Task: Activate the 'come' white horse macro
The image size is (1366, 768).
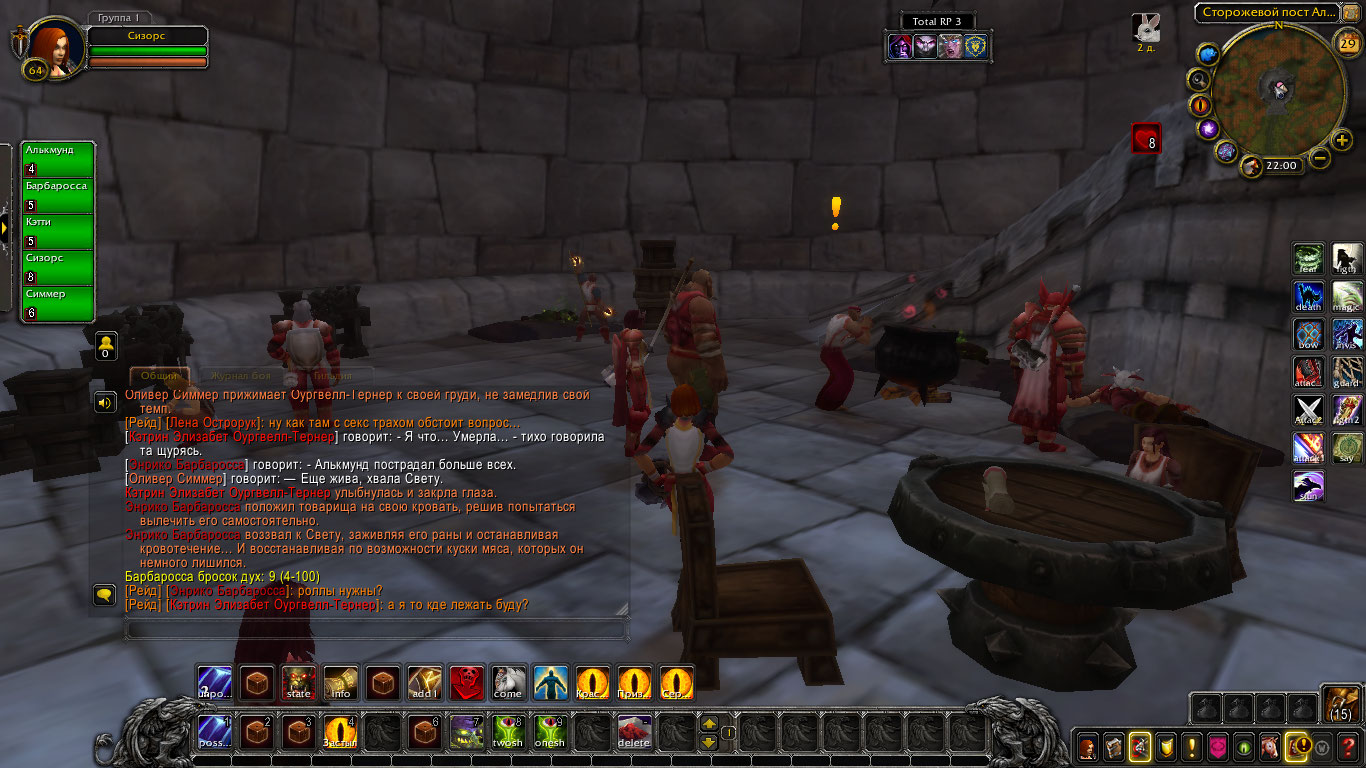Action: pyautogui.click(x=508, y=682)
